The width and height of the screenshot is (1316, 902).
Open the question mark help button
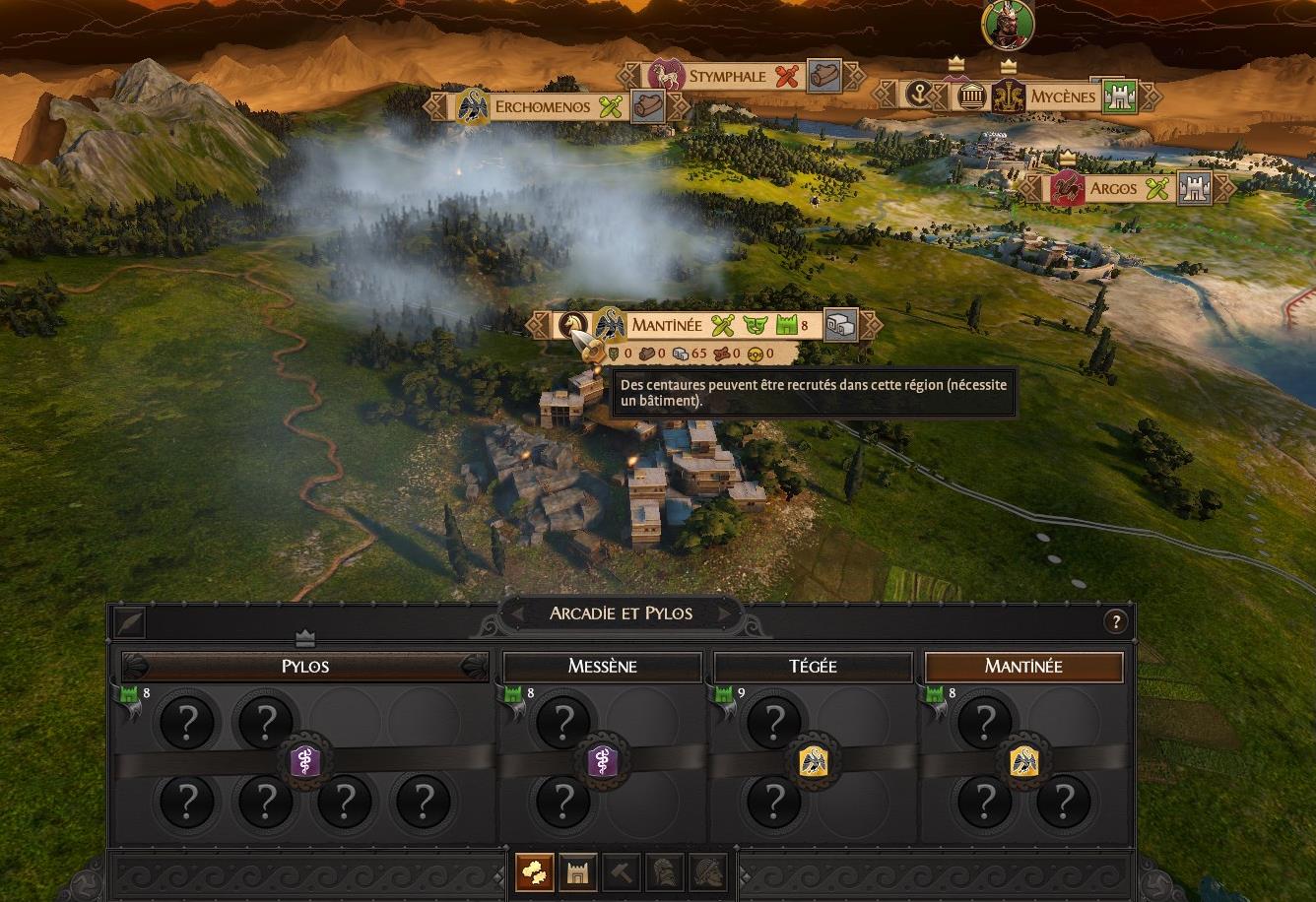(1115, 621)
